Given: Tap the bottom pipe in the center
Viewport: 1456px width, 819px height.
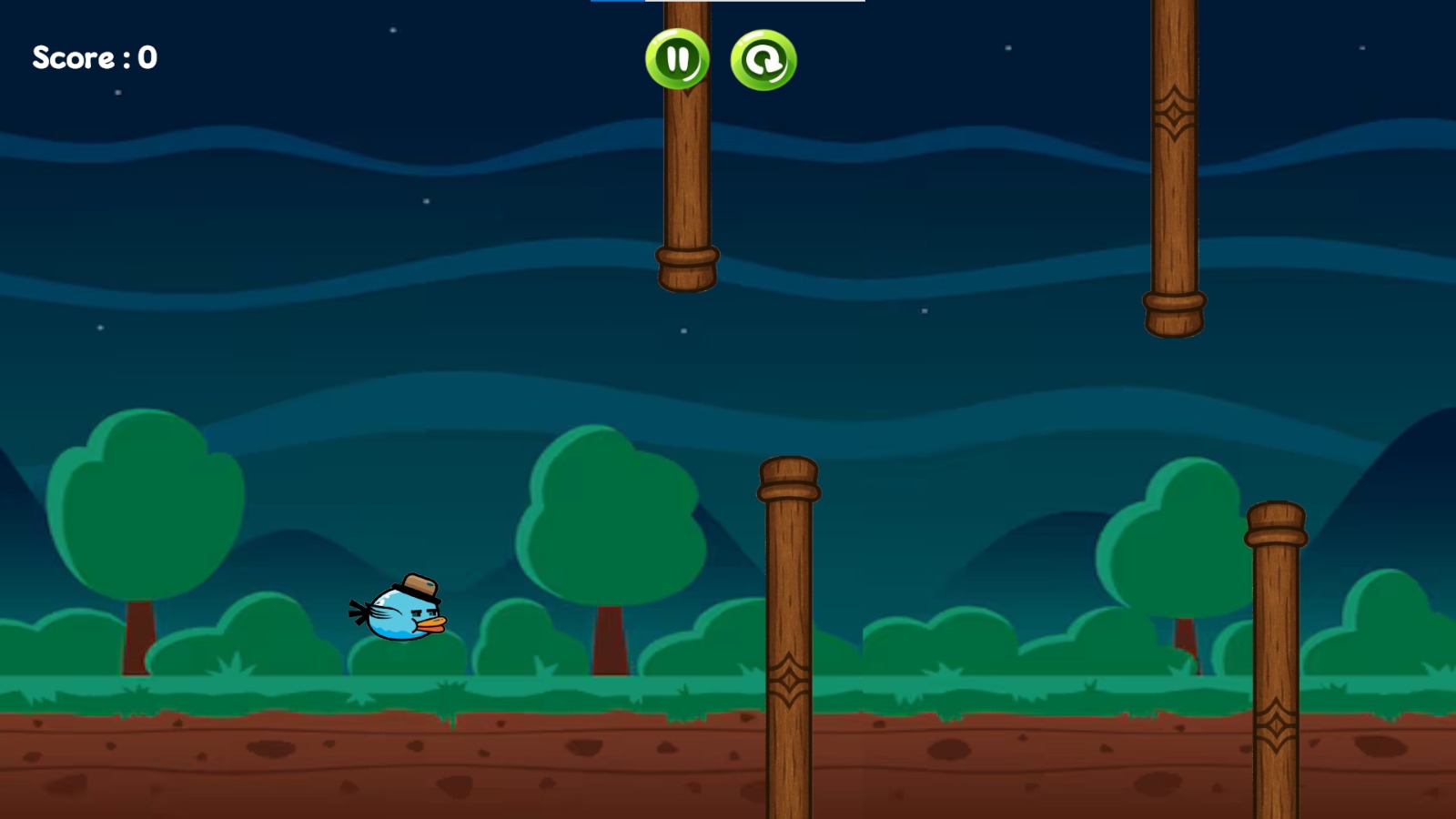Looking at the screenshot, I should [790, 637].
